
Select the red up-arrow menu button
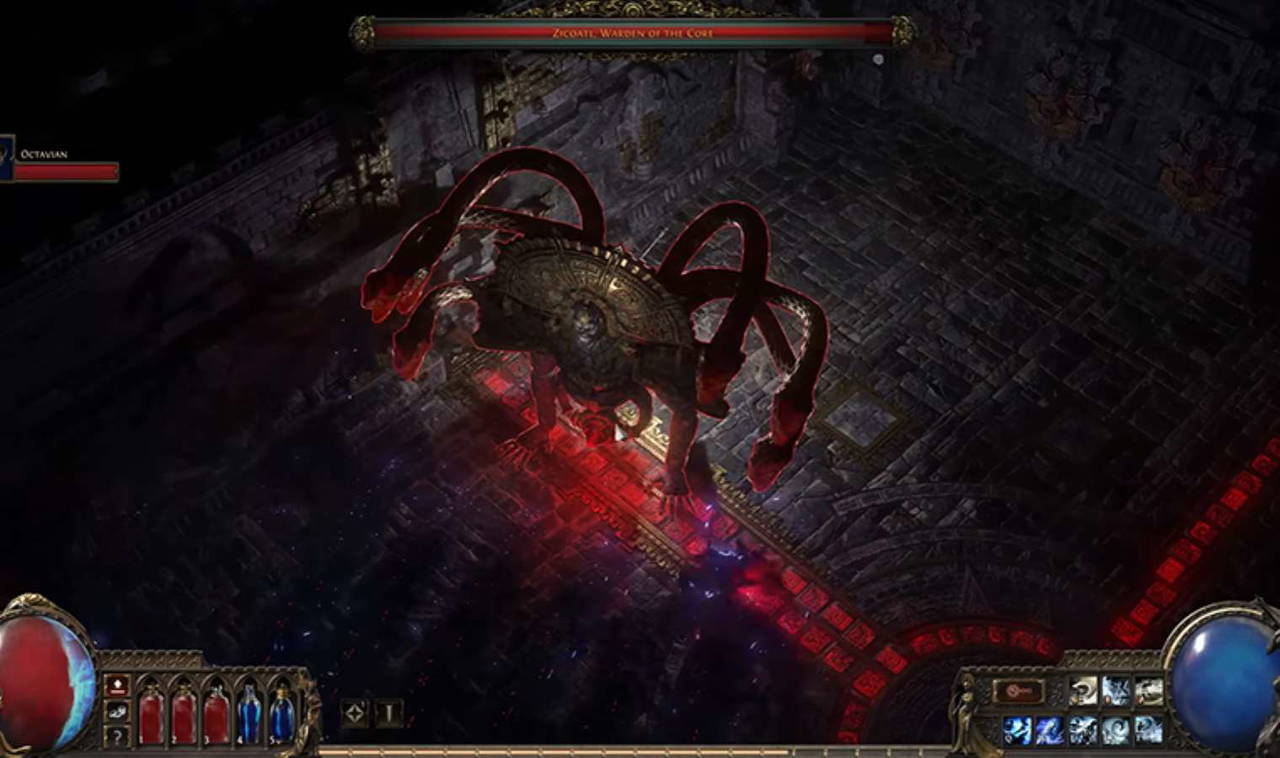point(117,685)
